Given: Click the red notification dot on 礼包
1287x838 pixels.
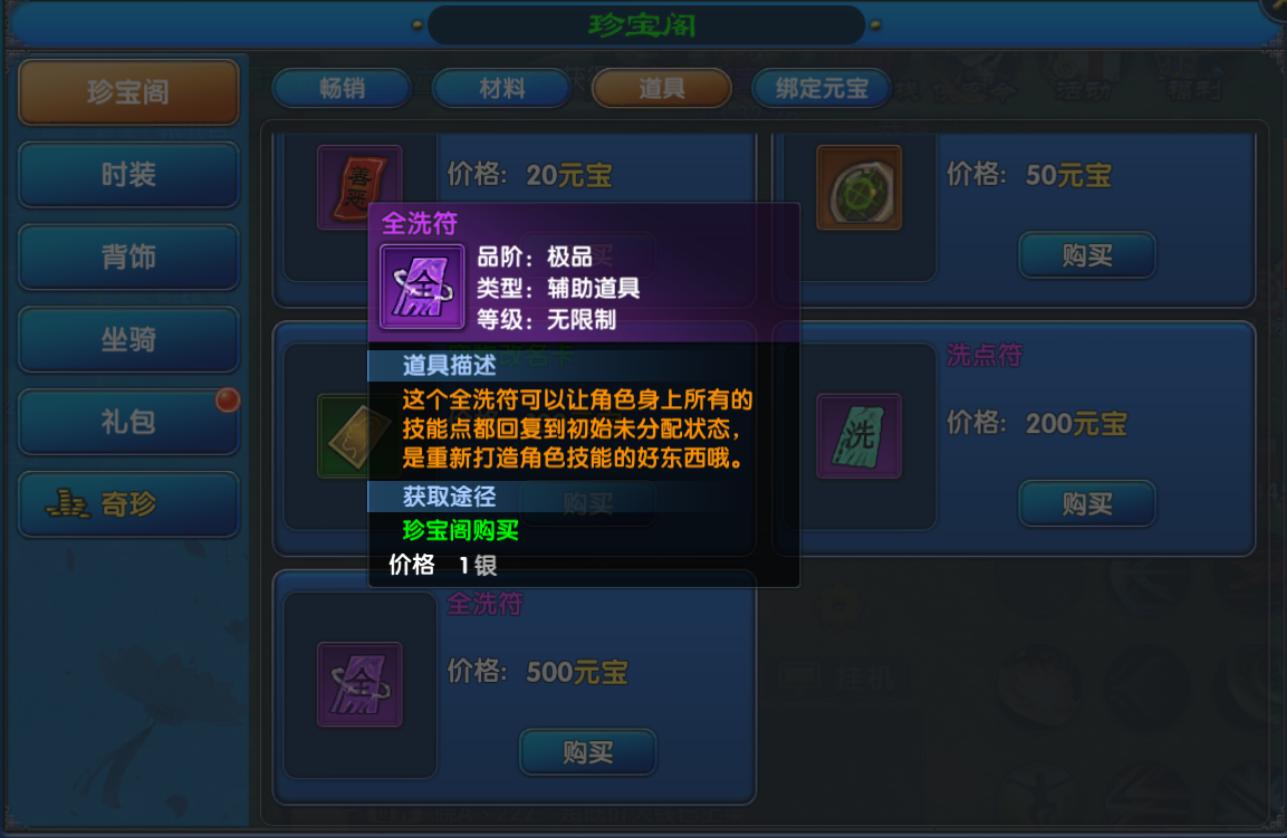Looking at the screenshot, I should tap(230, 400).
